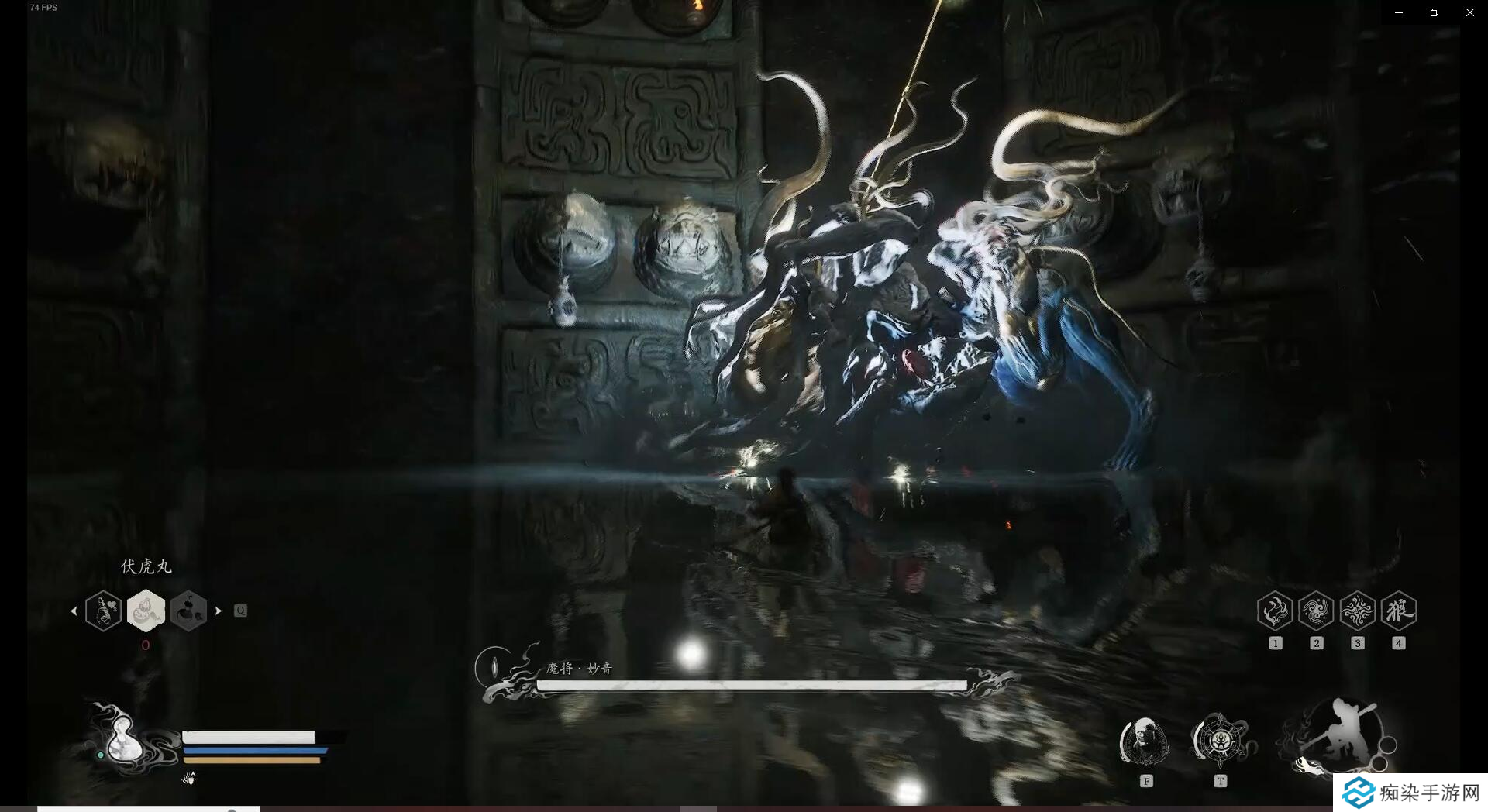1488x812 pixels.
Task: Click the small status buff icon under the bars
Action: click(189, 778)
